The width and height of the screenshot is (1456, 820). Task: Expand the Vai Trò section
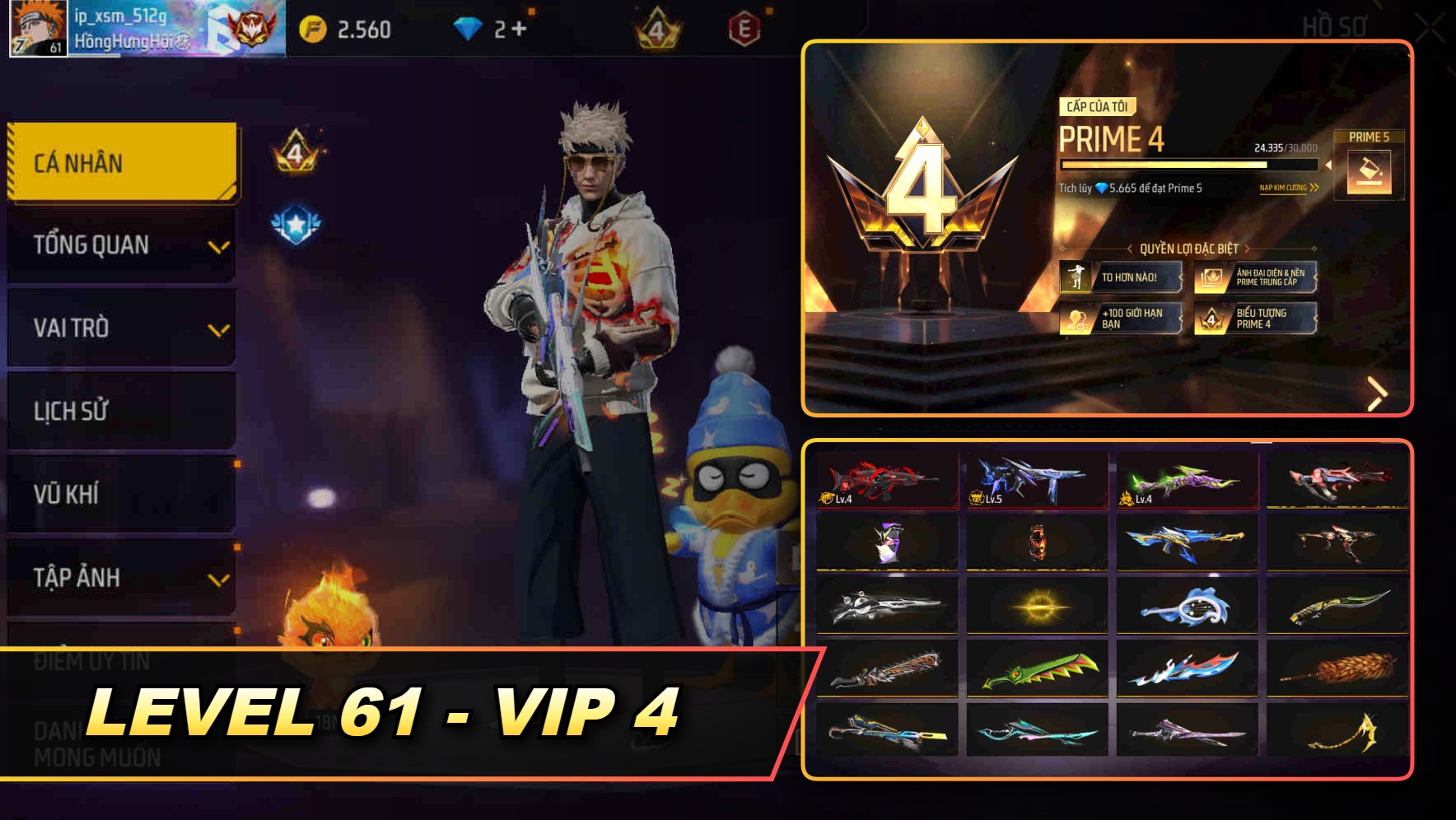121,328
